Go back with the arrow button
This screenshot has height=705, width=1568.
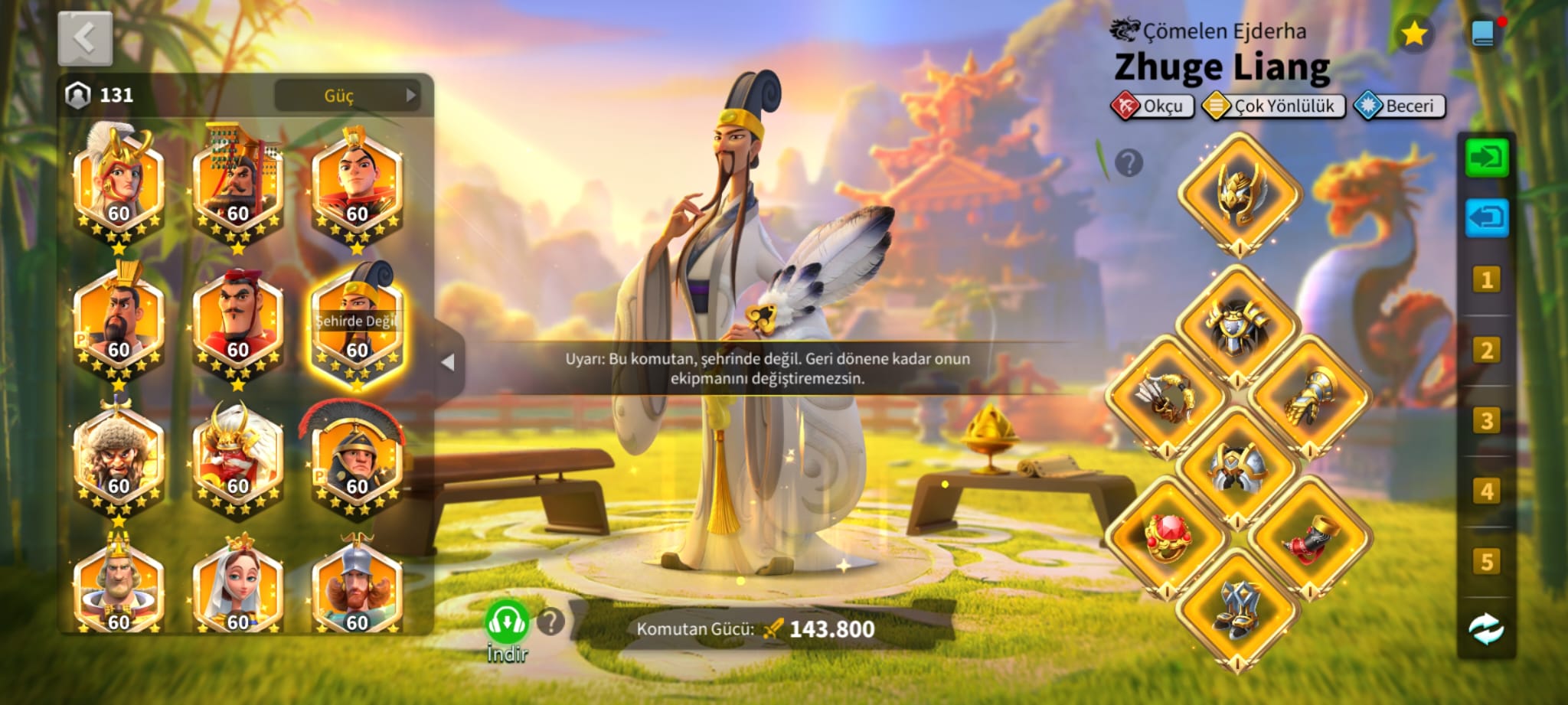(x=85, y=38)
